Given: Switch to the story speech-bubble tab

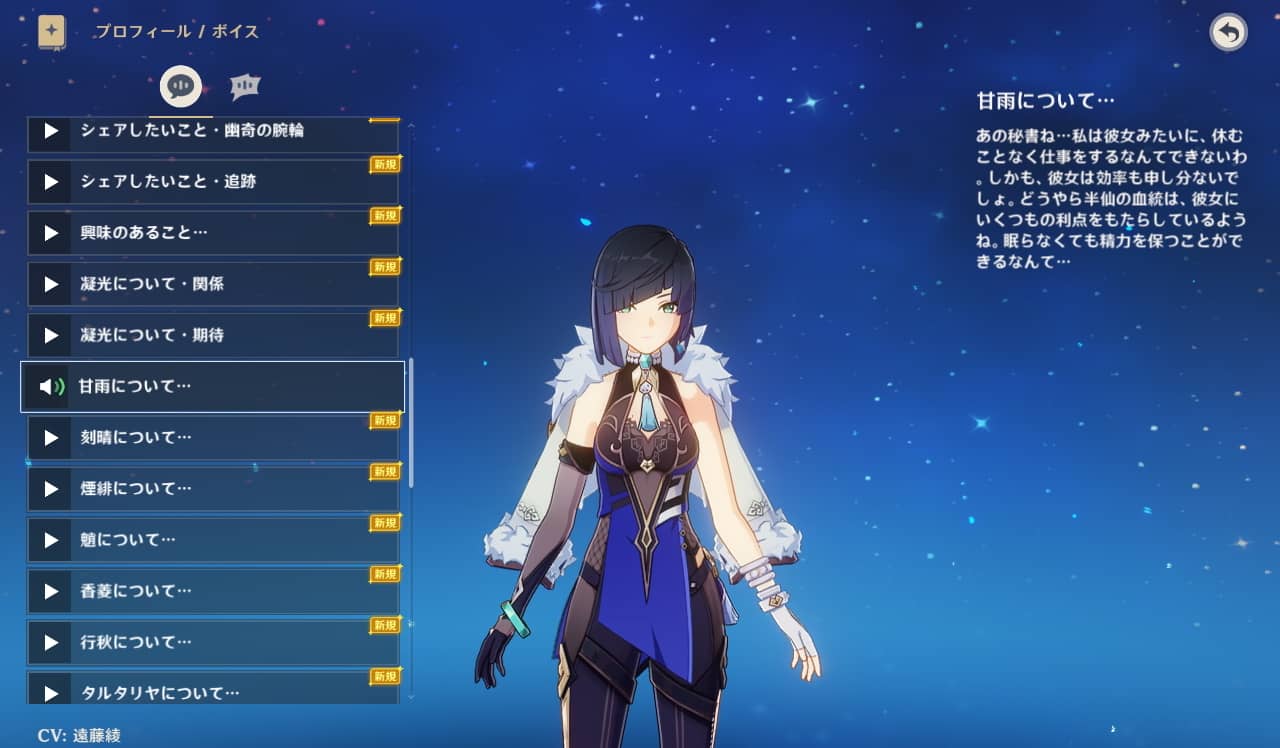Looking at the screenshot, I should (181, 87).
